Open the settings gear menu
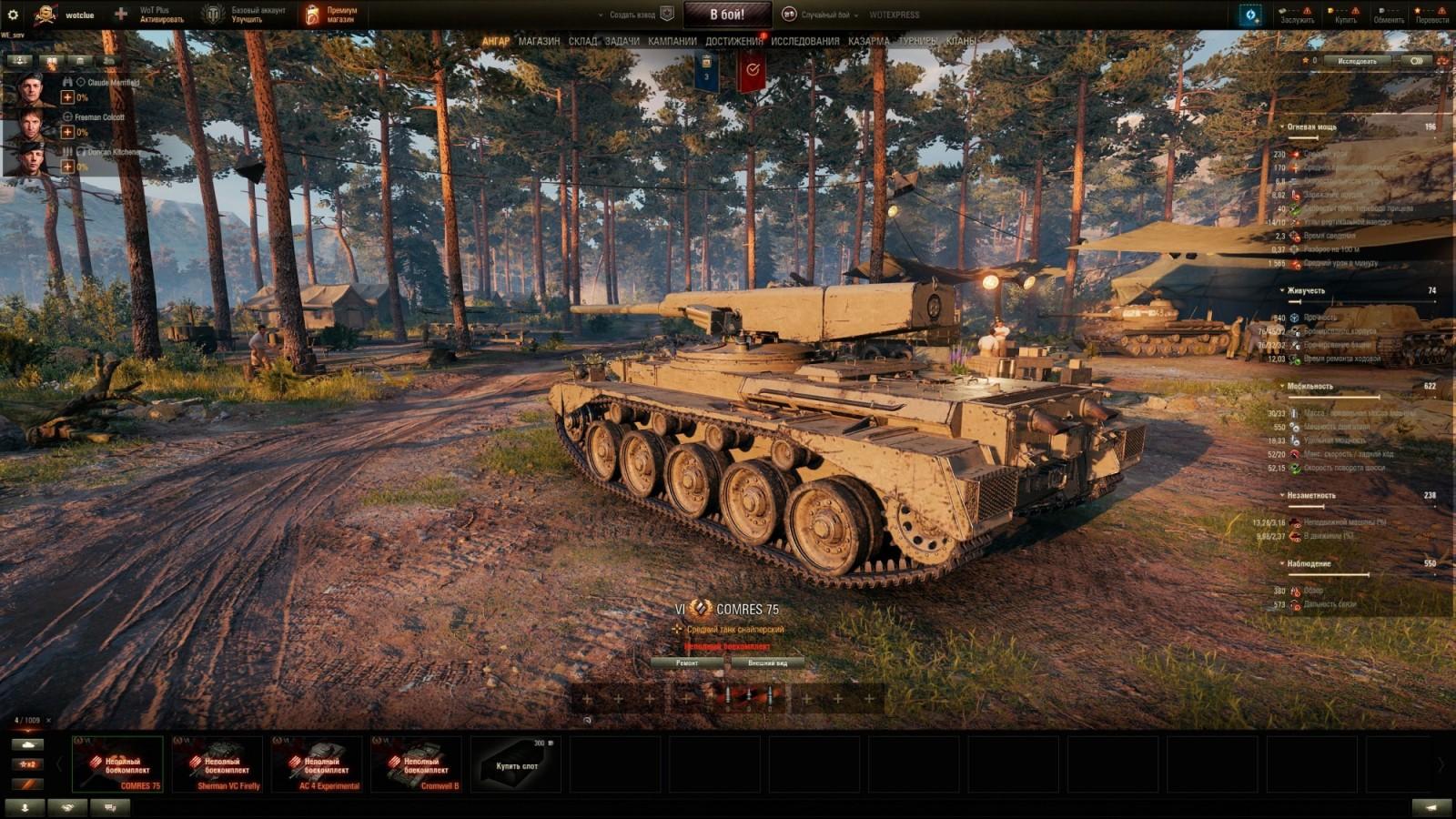The height and width of the screenshot is (819, 1456). (15, 14)
